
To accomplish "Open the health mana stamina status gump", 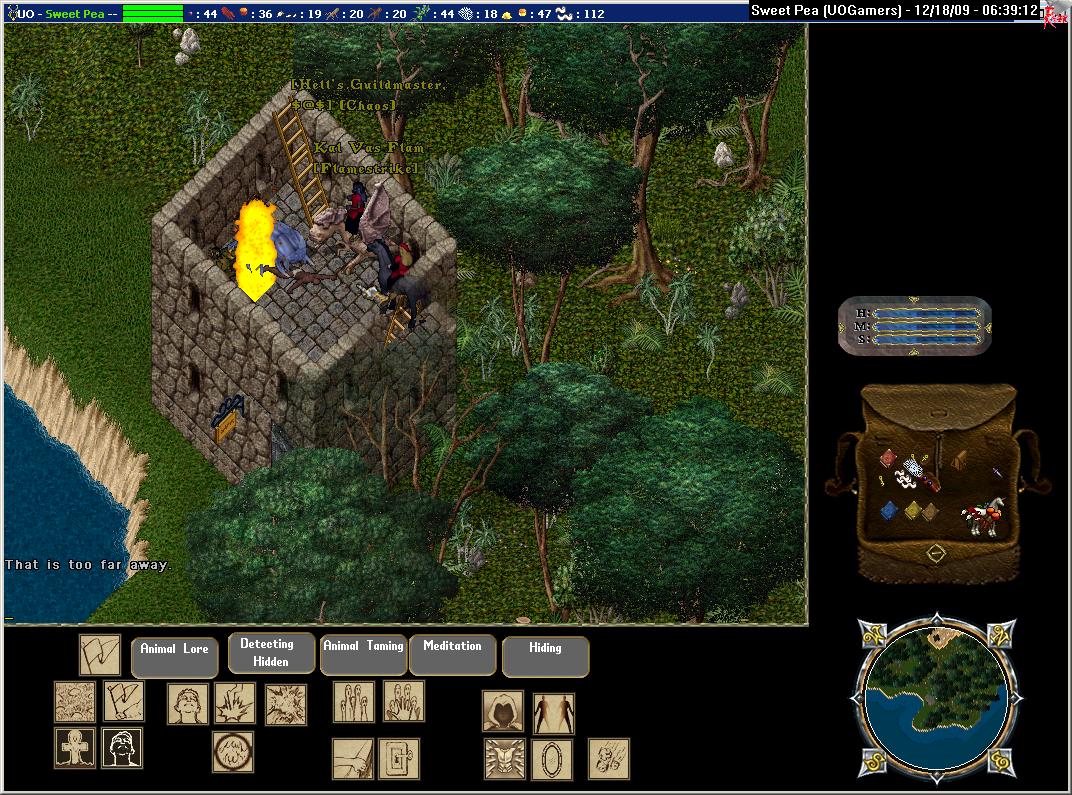I will click(x=914, y=326).
